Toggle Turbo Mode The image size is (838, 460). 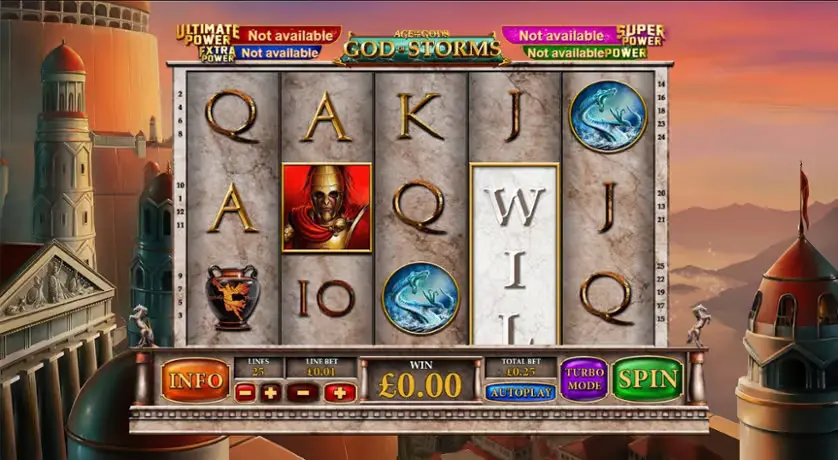click(x=584, y=380)
